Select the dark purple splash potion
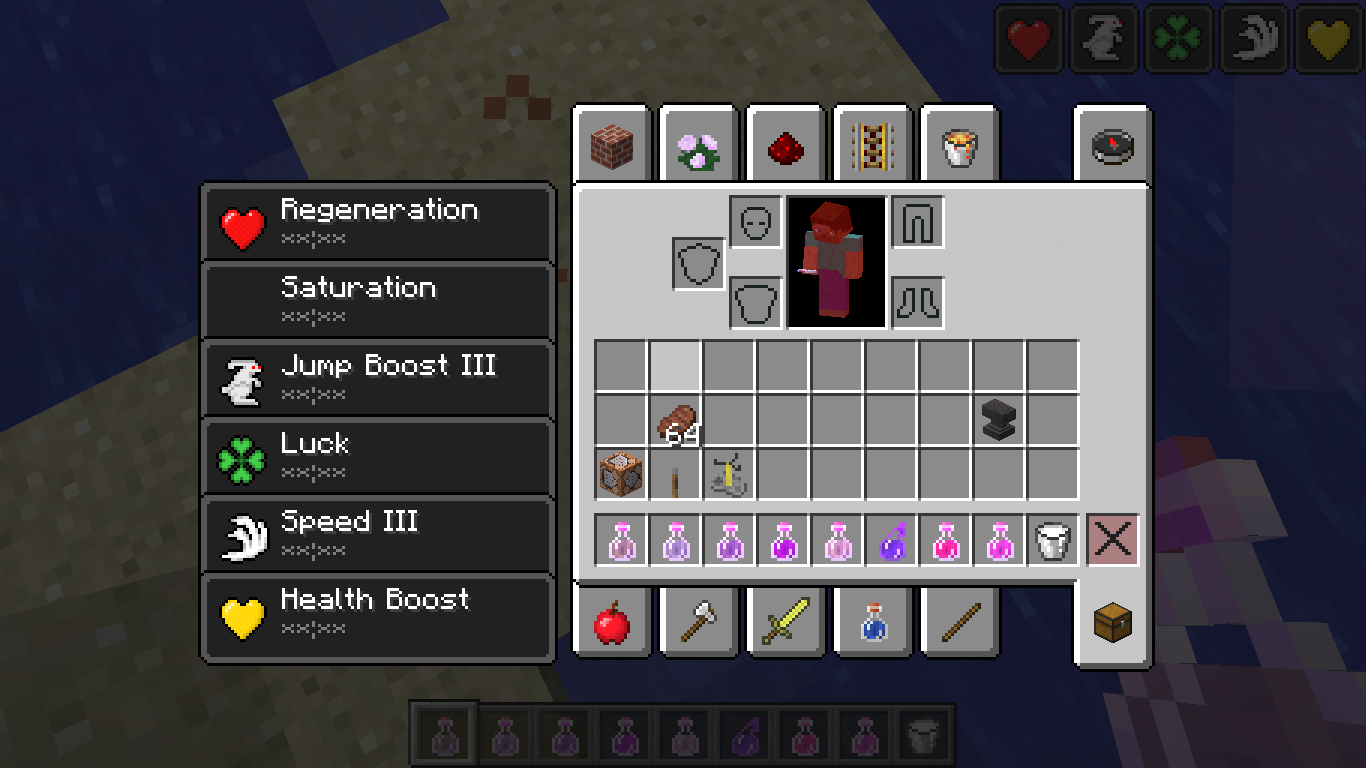 pyautogui.click(x=891, y=540)
